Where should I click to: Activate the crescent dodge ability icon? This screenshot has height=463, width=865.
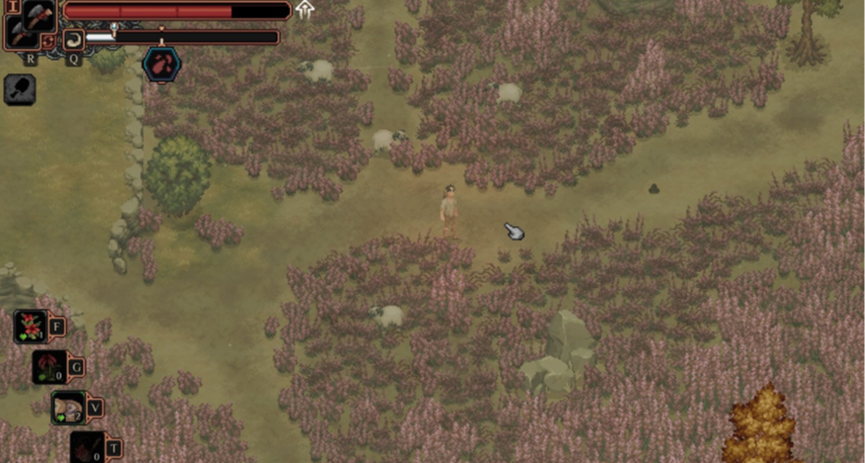73,38
